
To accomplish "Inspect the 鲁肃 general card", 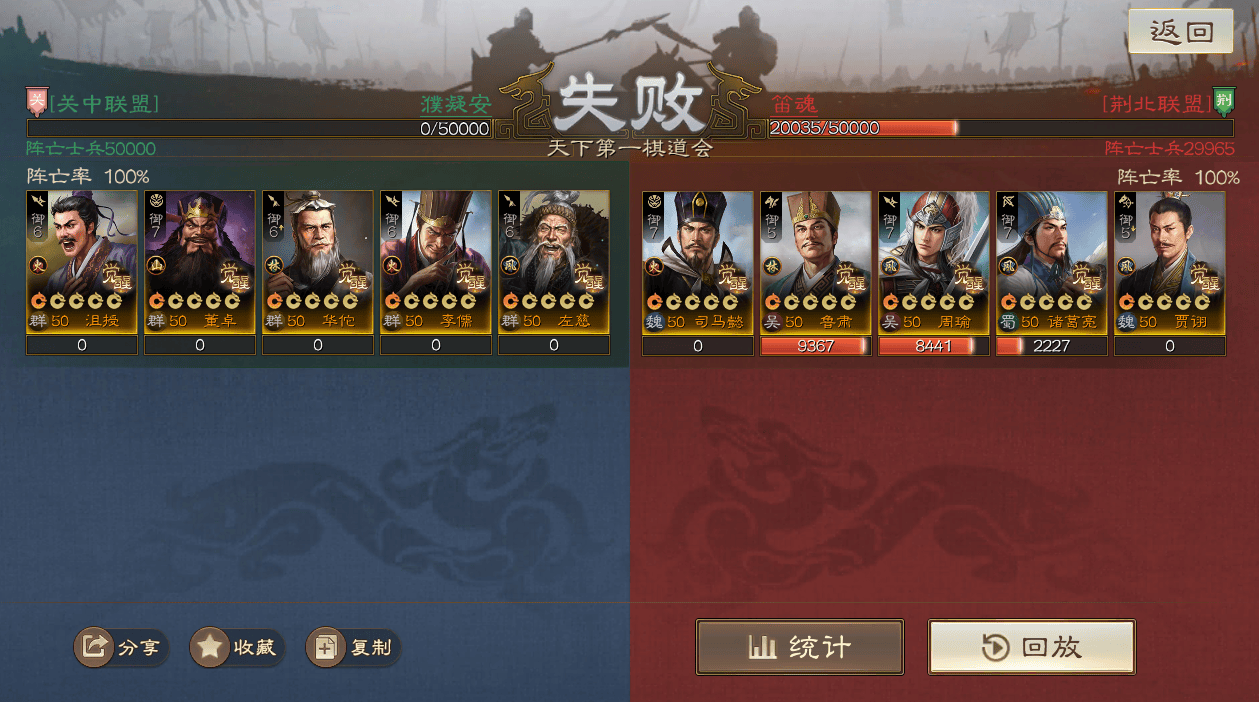I will (x=816, y=262).
